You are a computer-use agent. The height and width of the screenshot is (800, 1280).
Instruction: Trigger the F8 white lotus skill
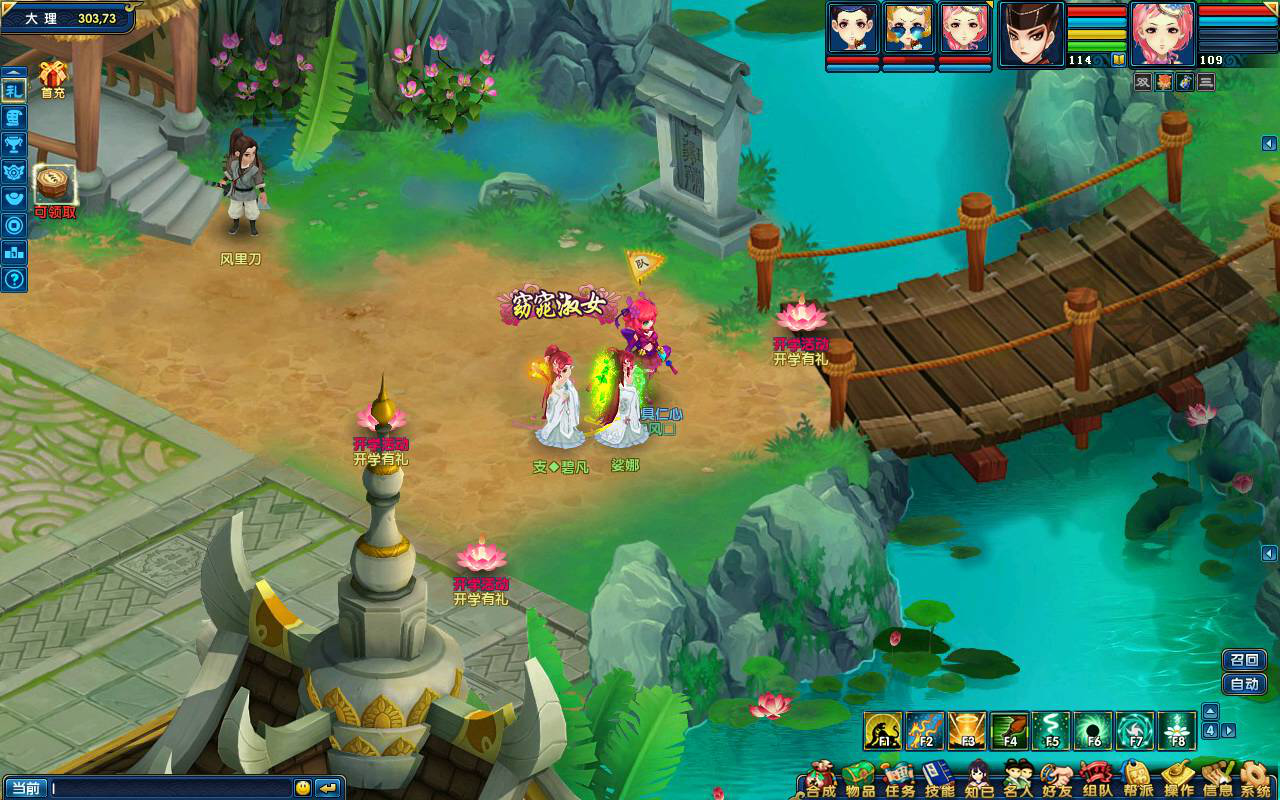tap(1177, 731)
